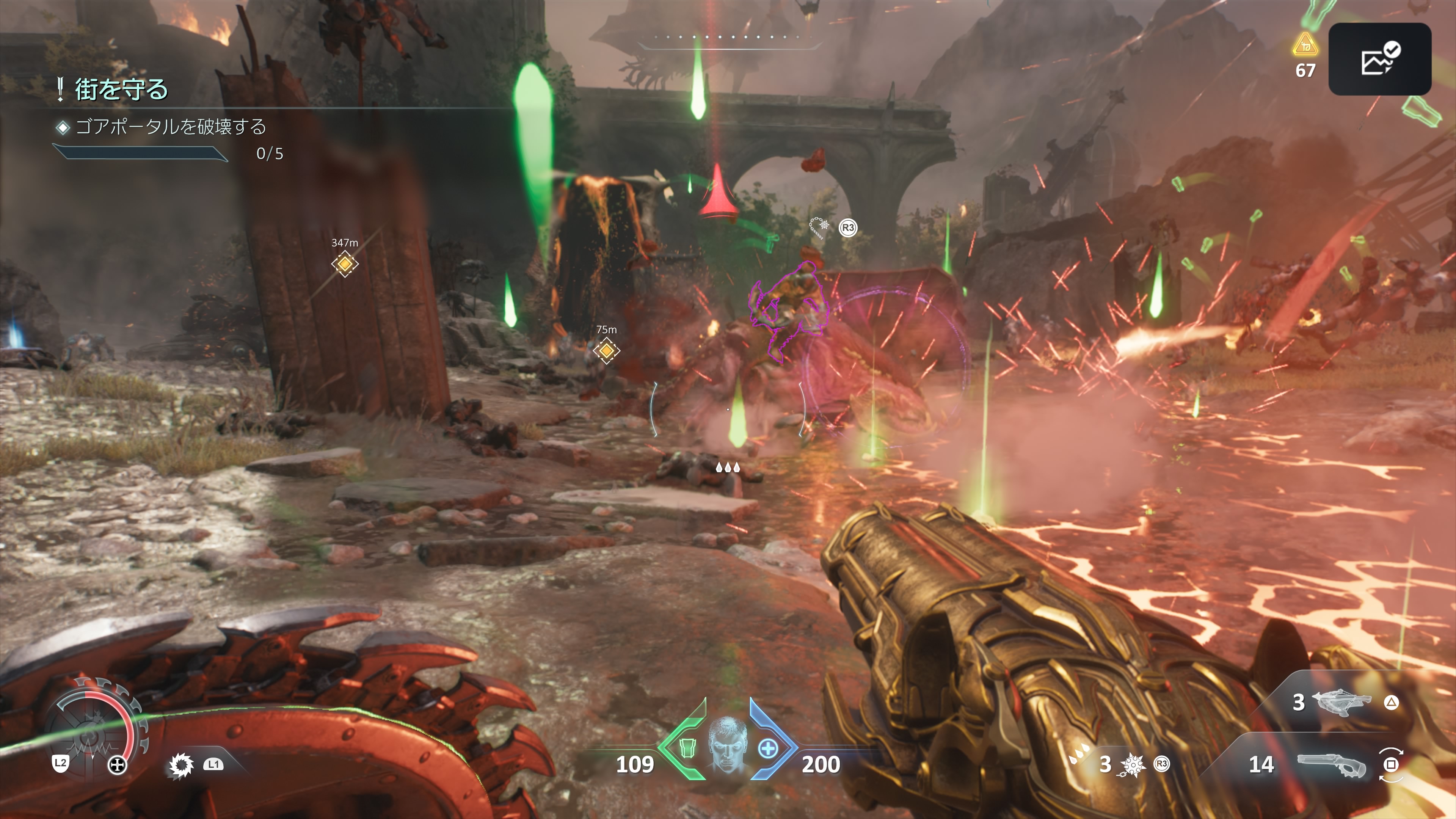
Task: Select the quest objective tracker text
Action: [x=170, y=127]
